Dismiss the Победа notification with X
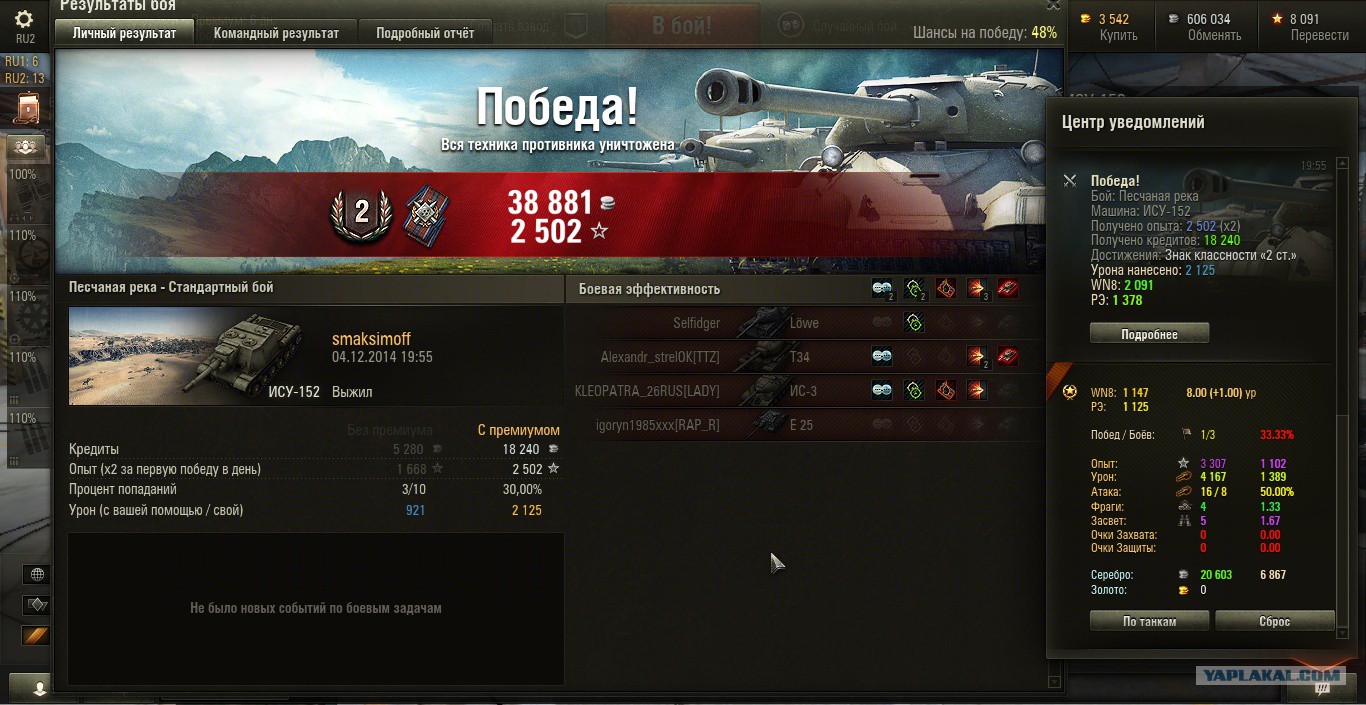 (1070, 181)
